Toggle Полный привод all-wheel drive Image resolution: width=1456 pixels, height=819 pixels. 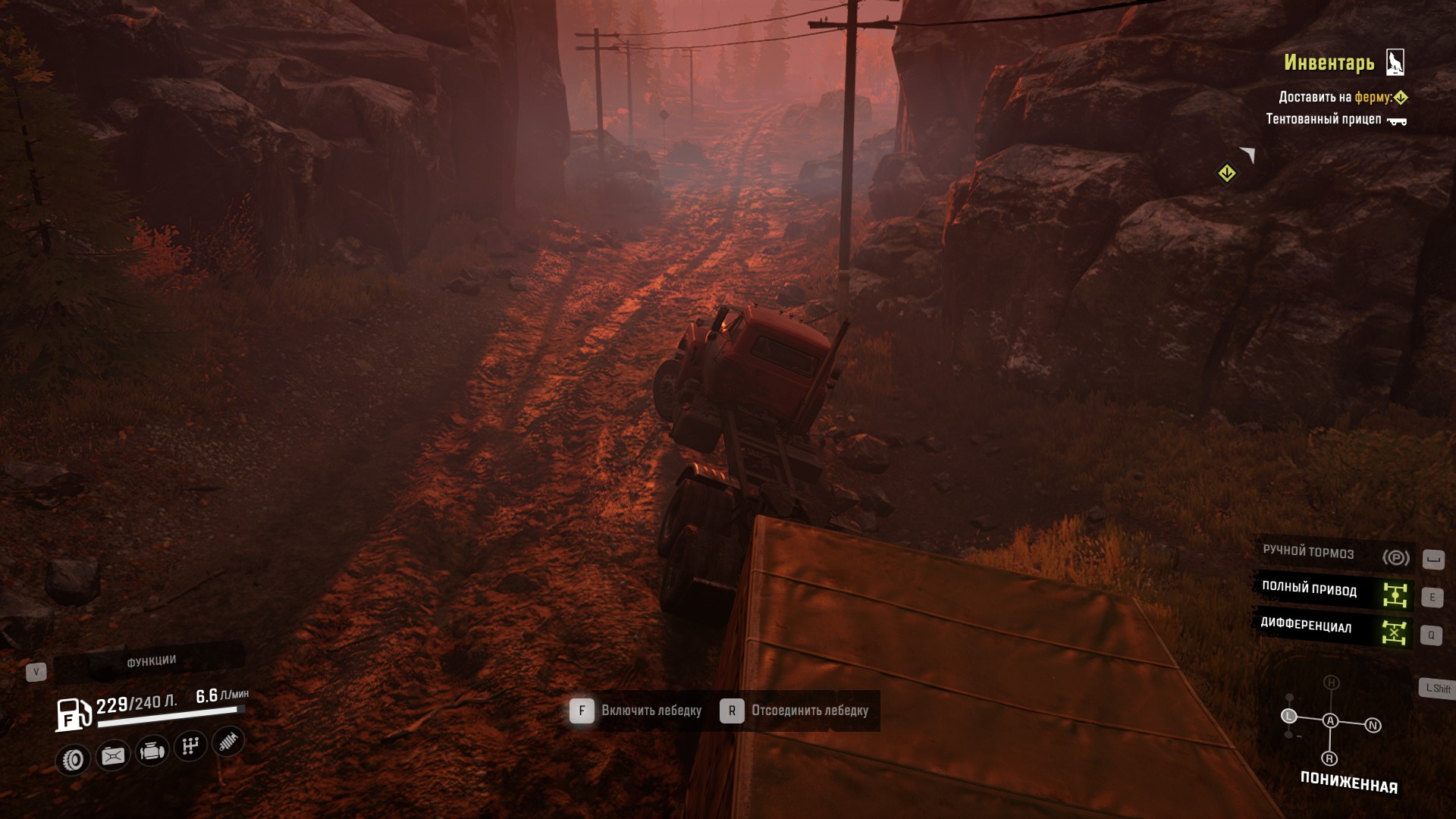(1334, 591)
